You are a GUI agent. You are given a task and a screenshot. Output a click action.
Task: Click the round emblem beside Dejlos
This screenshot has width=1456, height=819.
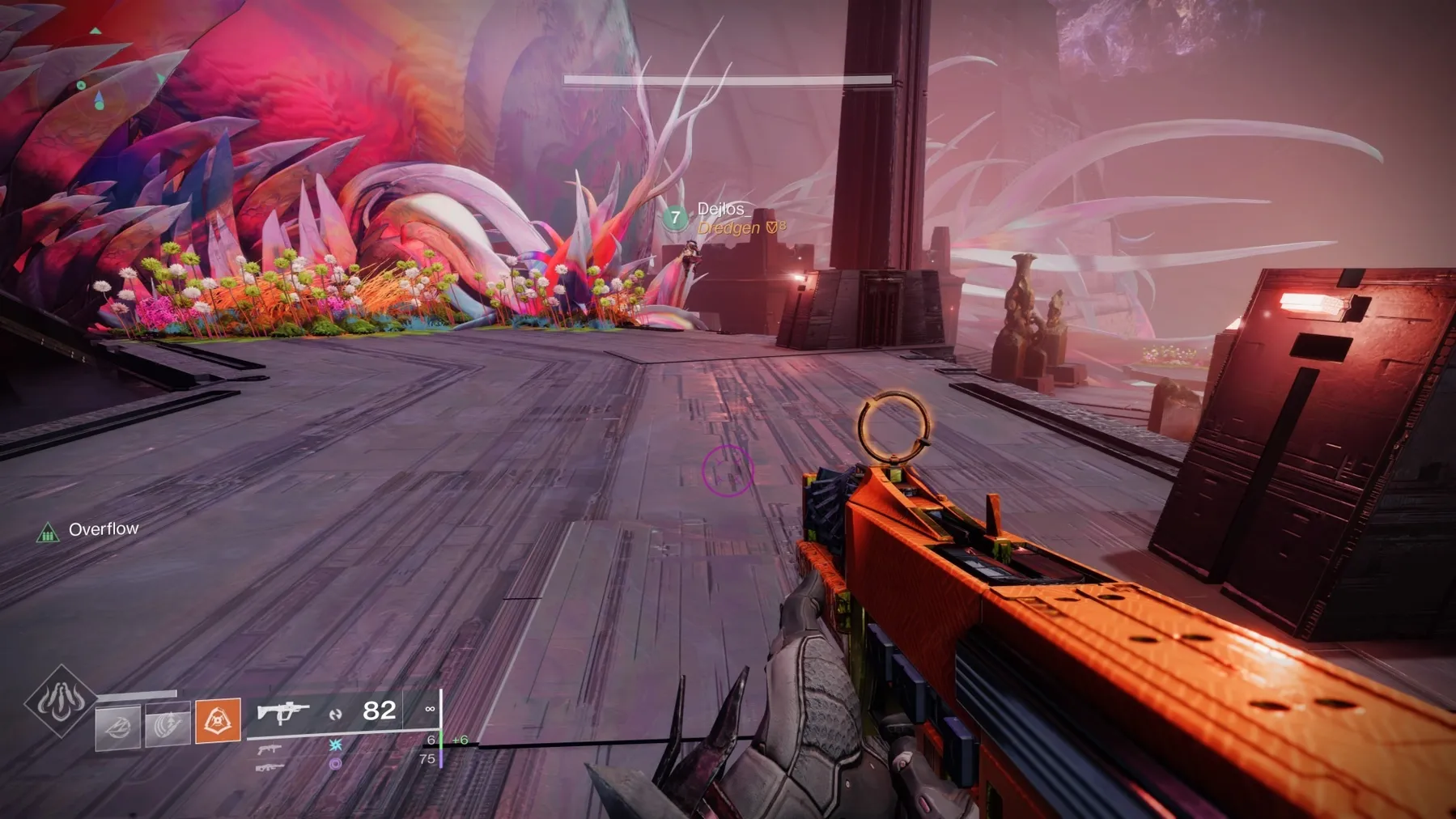click(675, 218)
